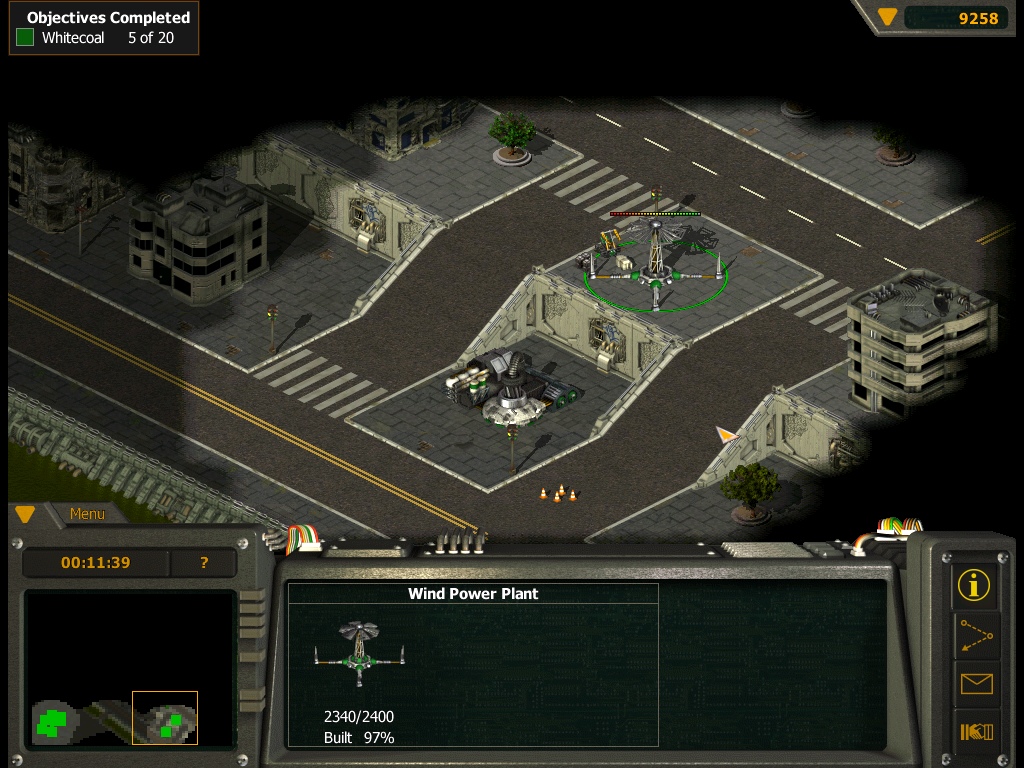Collapse the panel with the orange triangle beside Menu
The height and width of the screenshot is (768, 1024).
pyautogui.click(x=25, y=514)
